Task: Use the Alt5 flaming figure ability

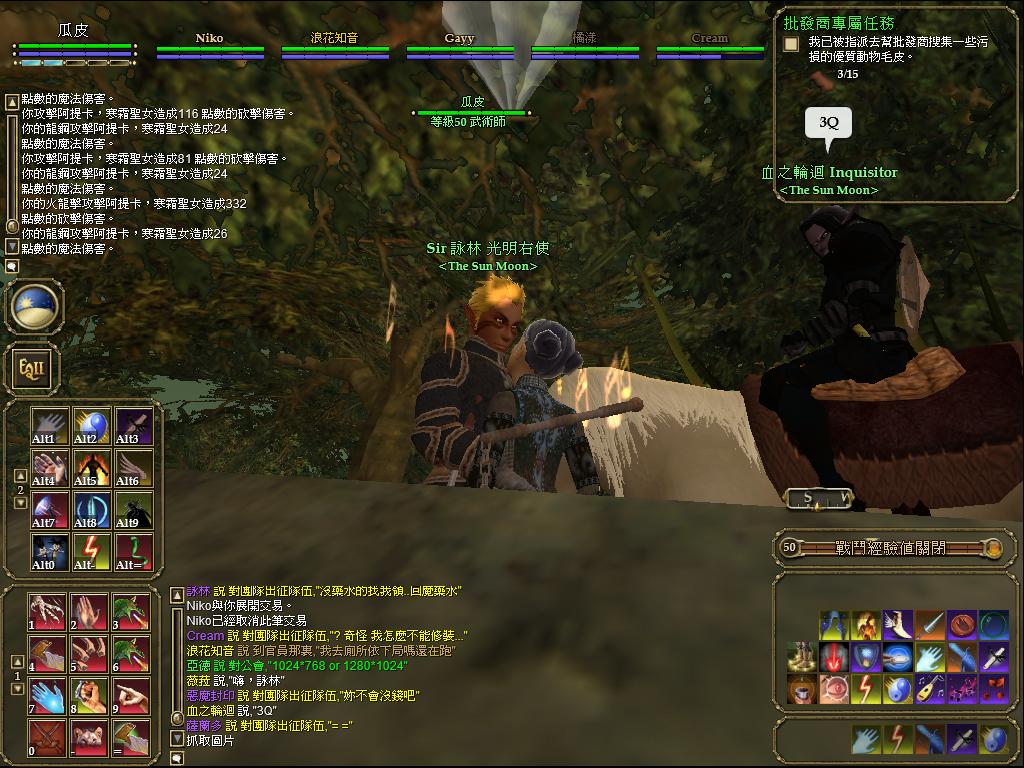Action: (x=91, y=468)
